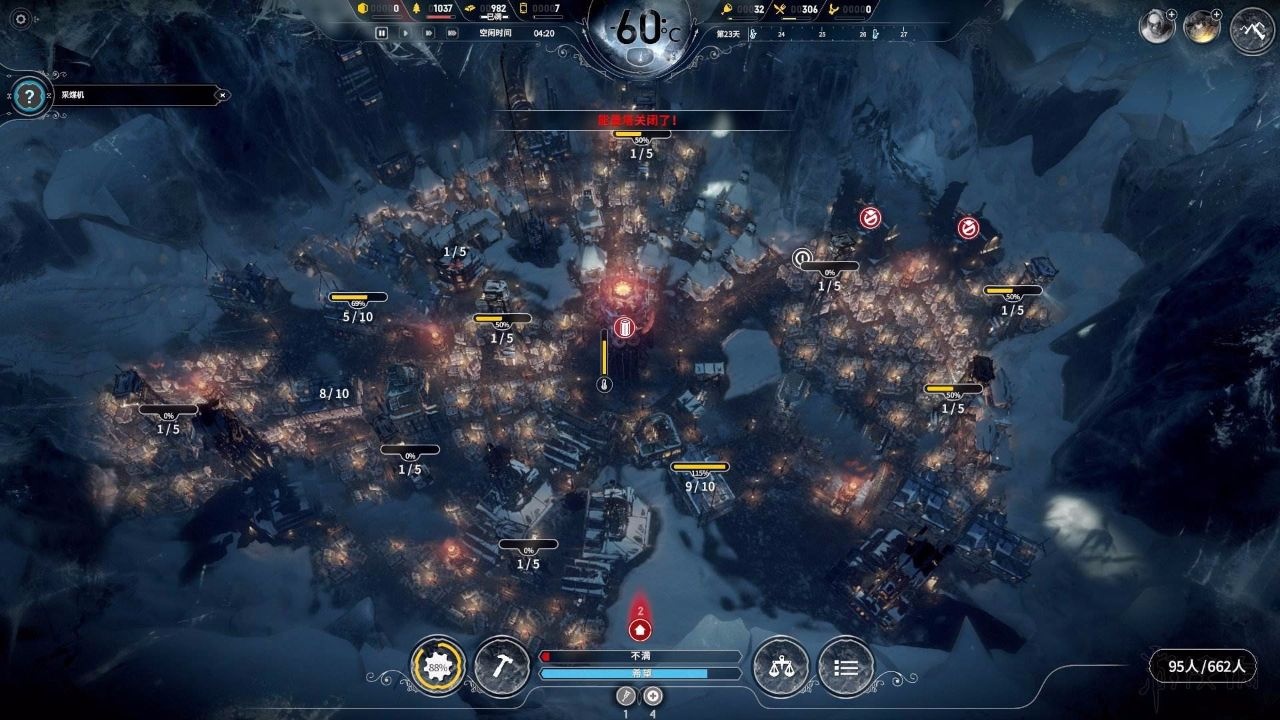Close the coal mine objective tracker

coord(223,95)
